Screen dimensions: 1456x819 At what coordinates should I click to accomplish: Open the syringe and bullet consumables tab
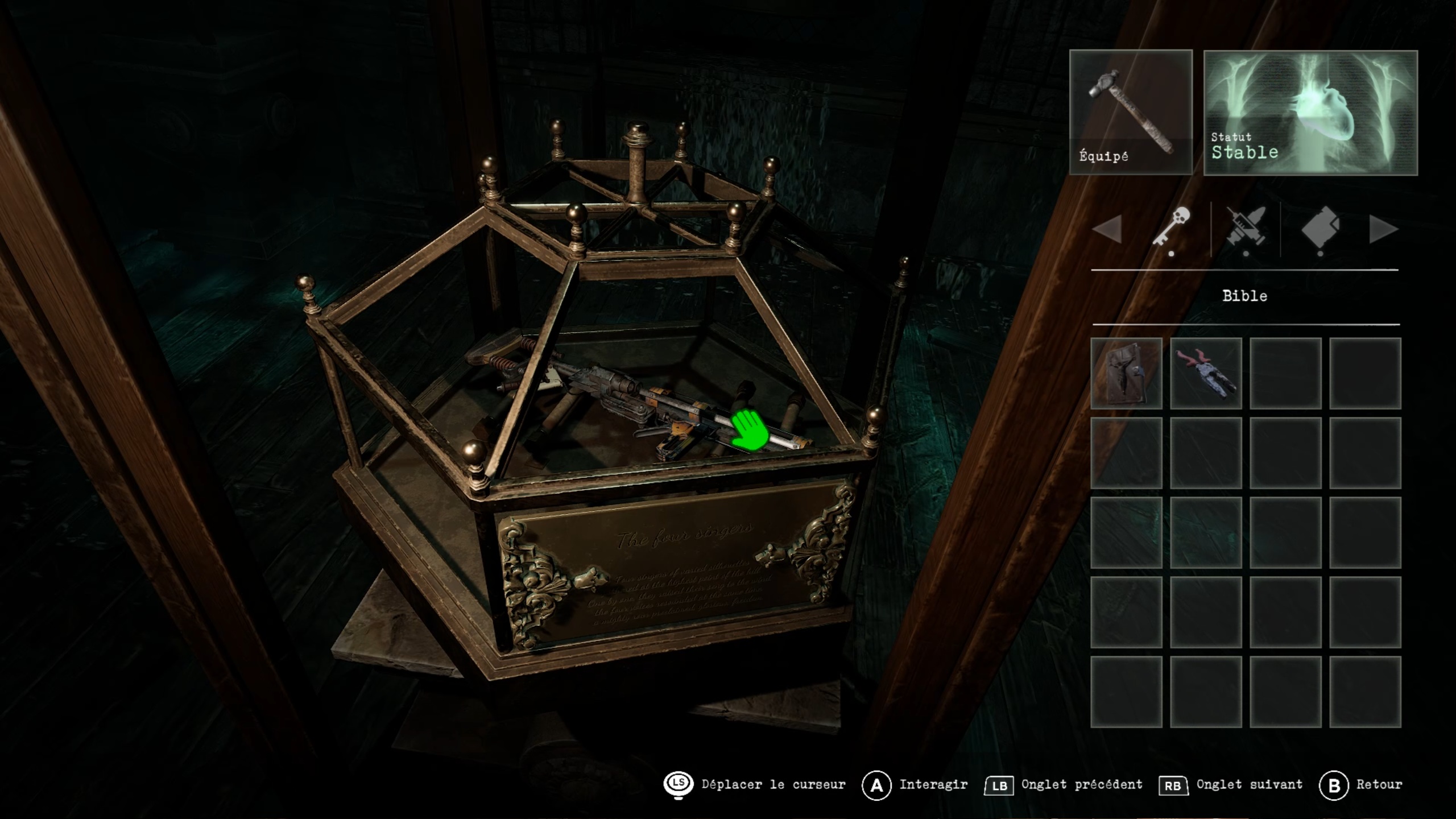[1246, 229]
